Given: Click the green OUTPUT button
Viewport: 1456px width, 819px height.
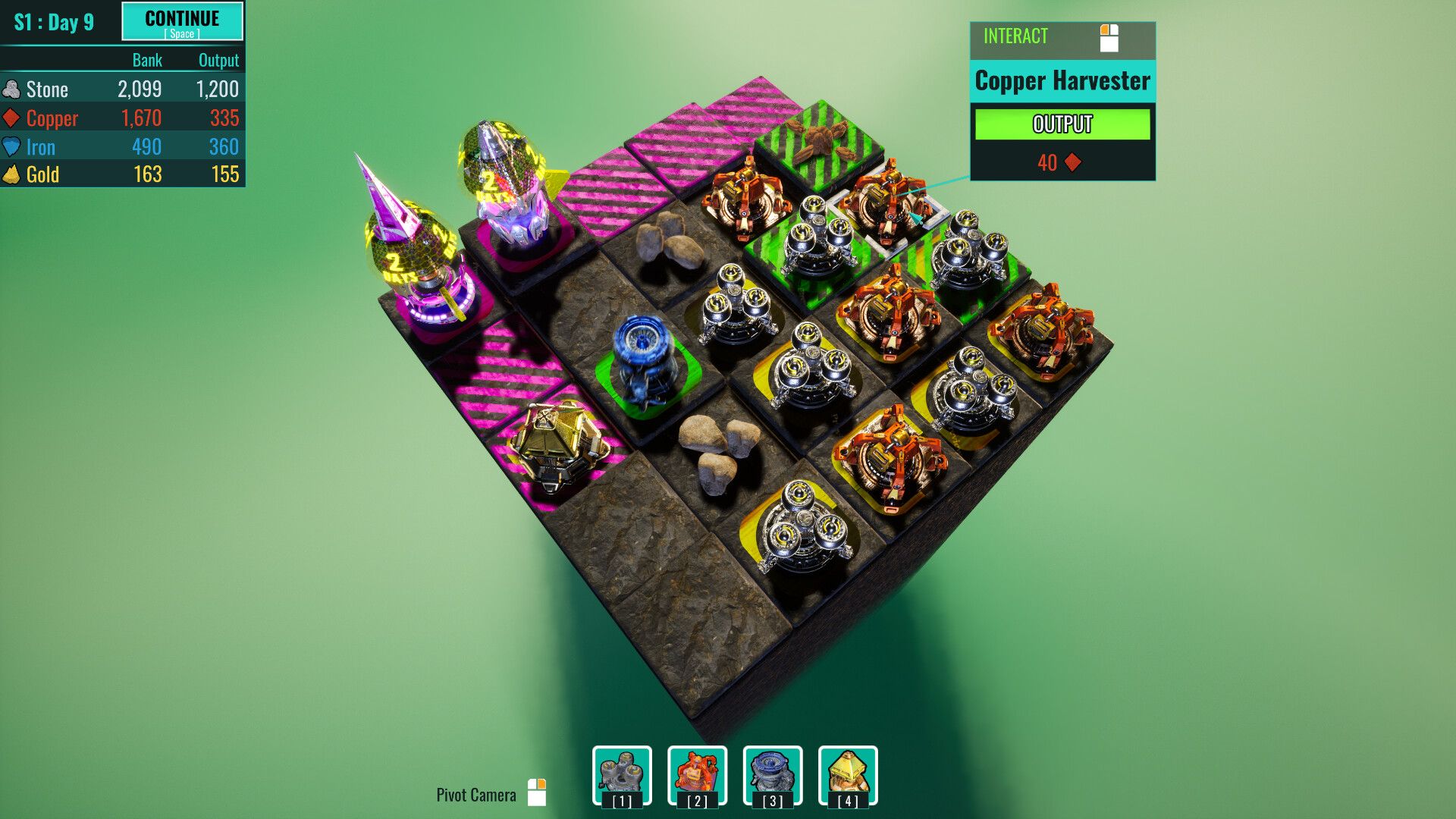Looking at the screenshot, I should (x=1062, y=124).
